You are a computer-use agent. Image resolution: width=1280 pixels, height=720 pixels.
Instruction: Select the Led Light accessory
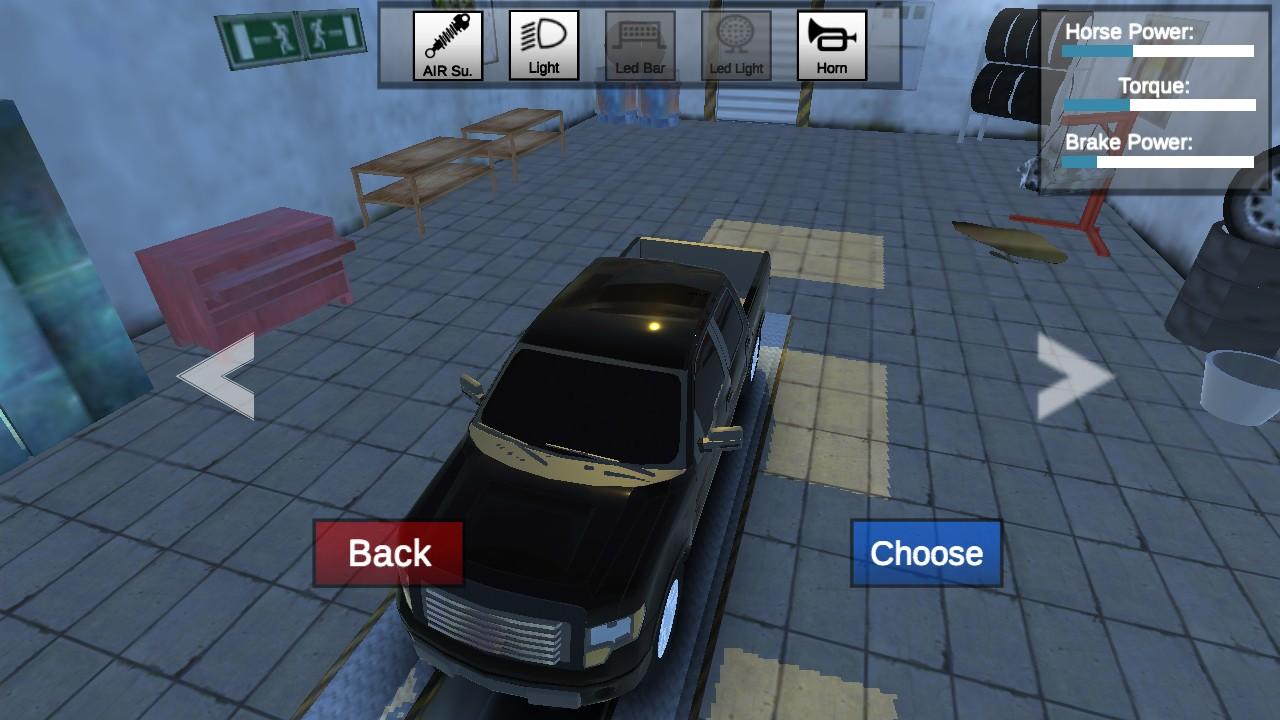click(x=736, y=46)
